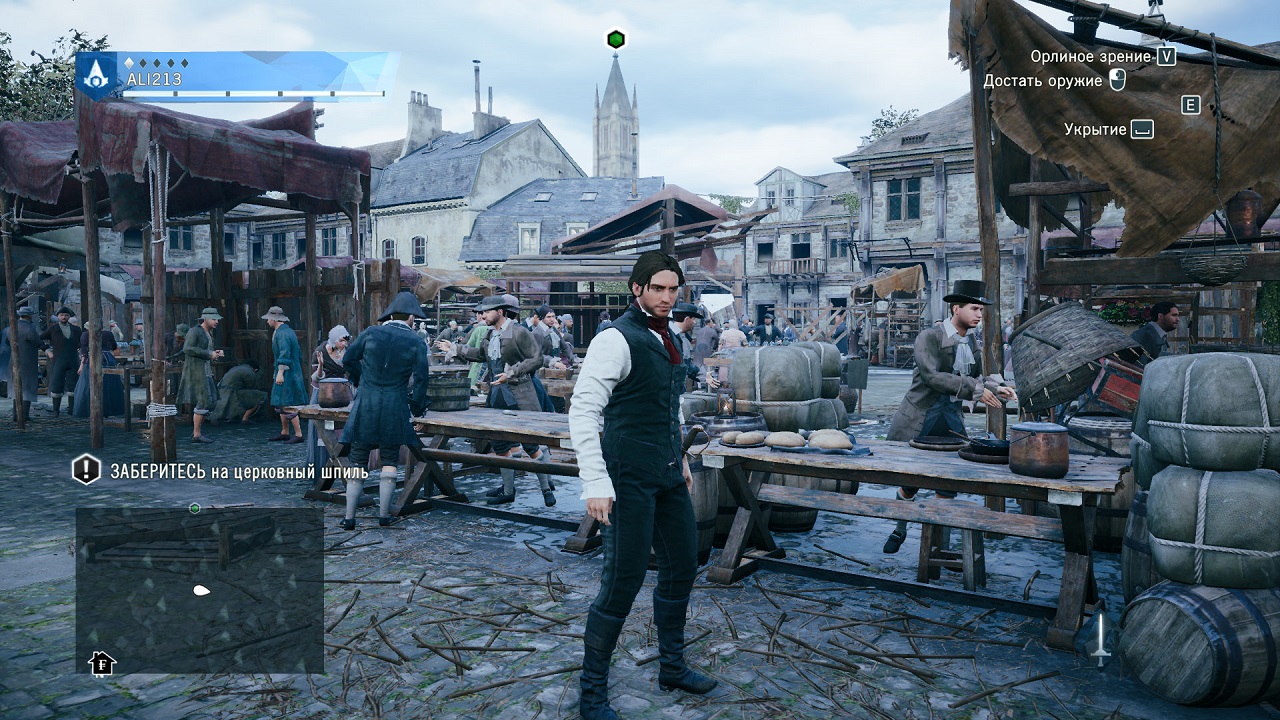Screen dimensions: 1280x720
Task: Select the church spire objective tracker
Action: click(x=220, y=469)
